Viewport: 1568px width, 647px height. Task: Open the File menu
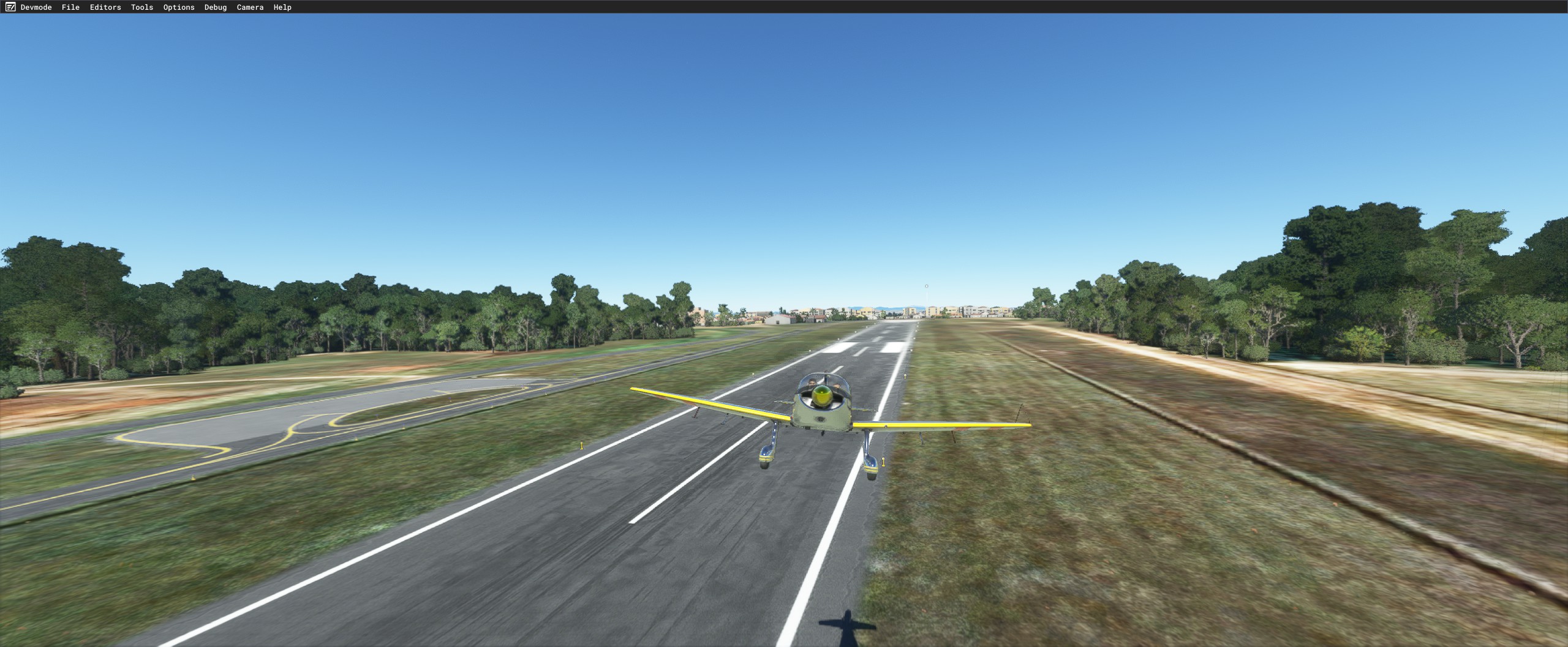(70, 7)
